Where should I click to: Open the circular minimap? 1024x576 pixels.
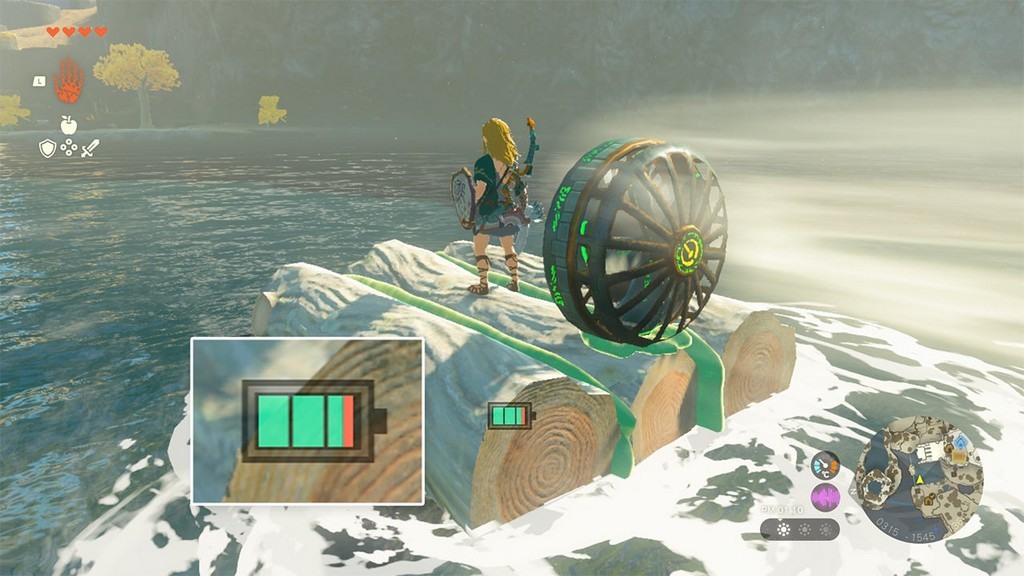point(919,479)
